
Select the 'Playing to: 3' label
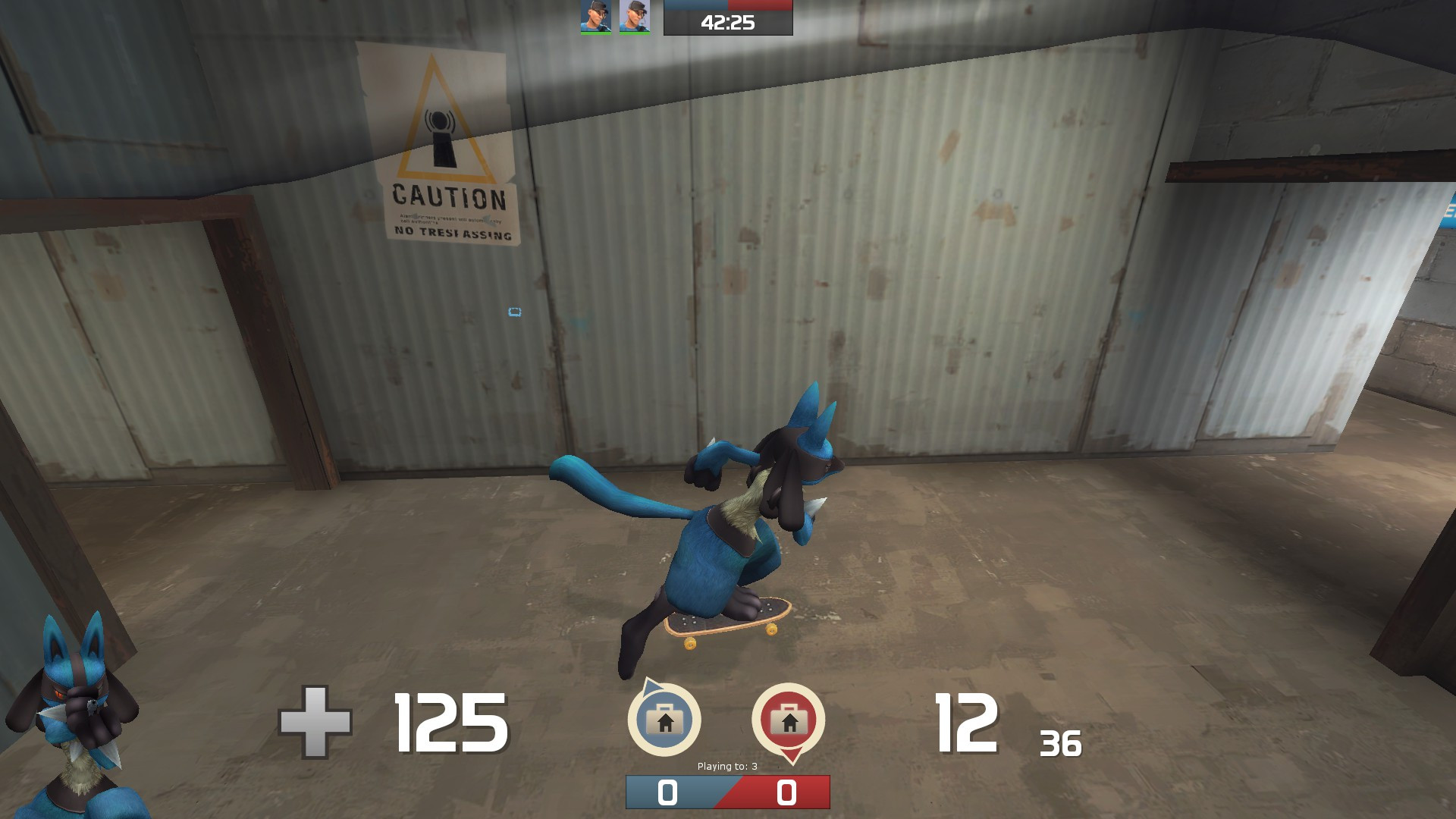pyautogui.click(x=726, y=766)
